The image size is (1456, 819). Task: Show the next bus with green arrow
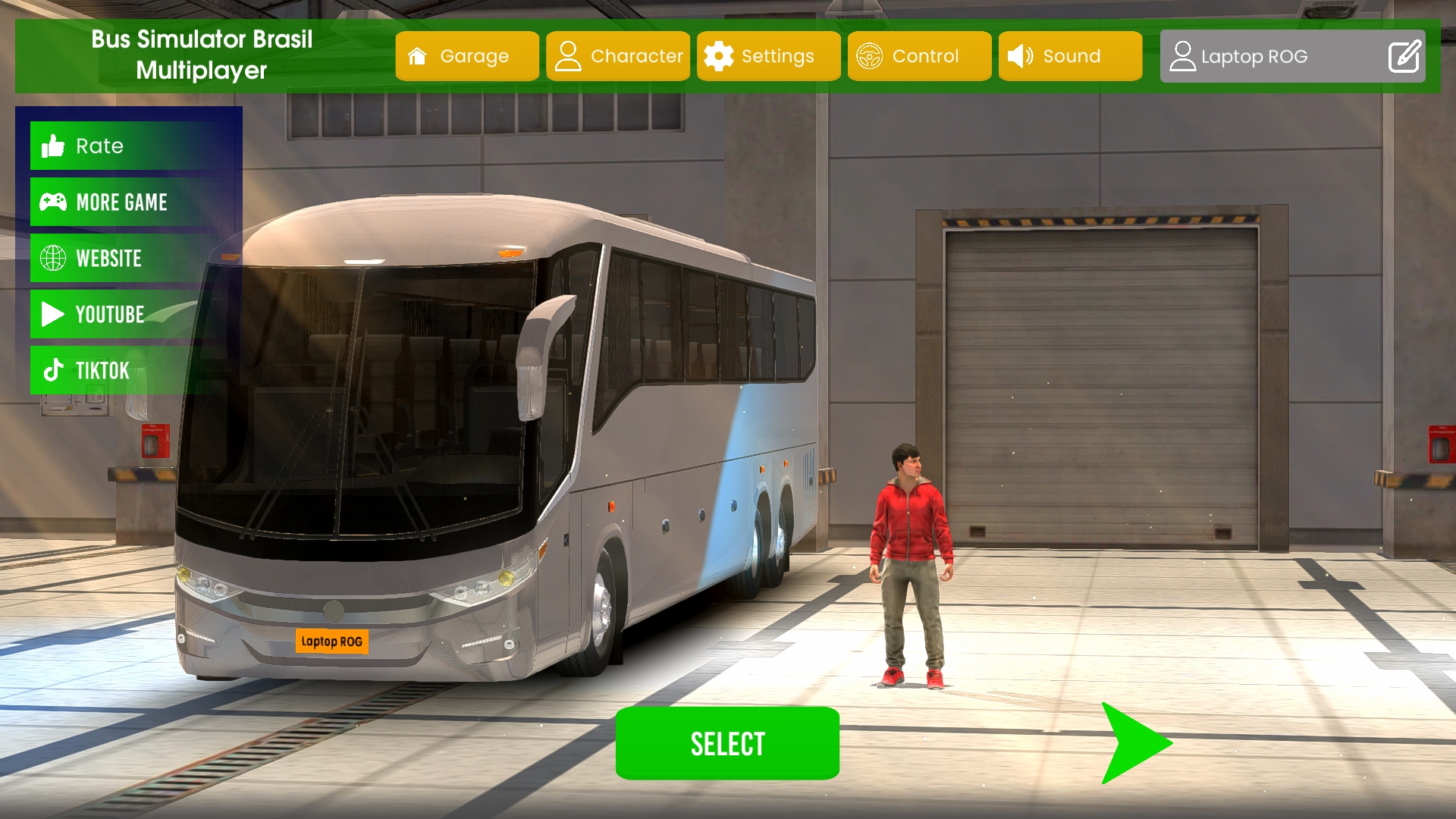point(1134,743)
